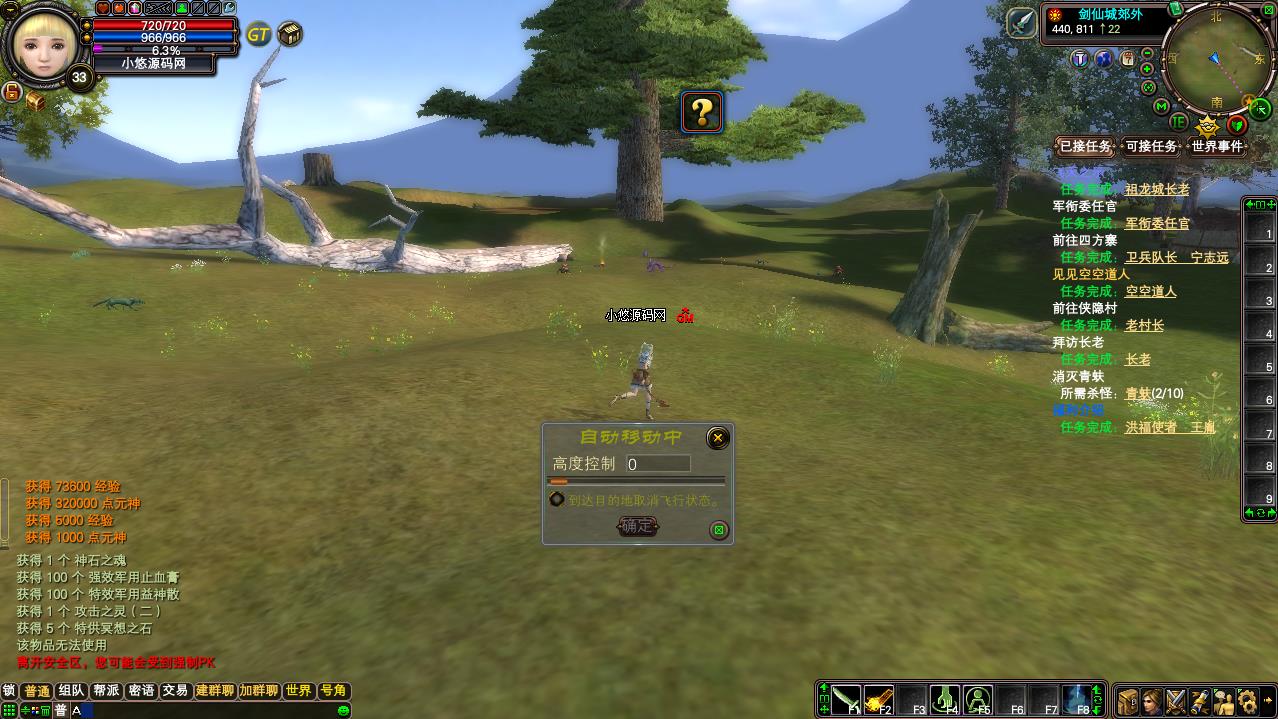
Task: Zoom out minimap with the minus button
Action: (x=1147, y=53)
